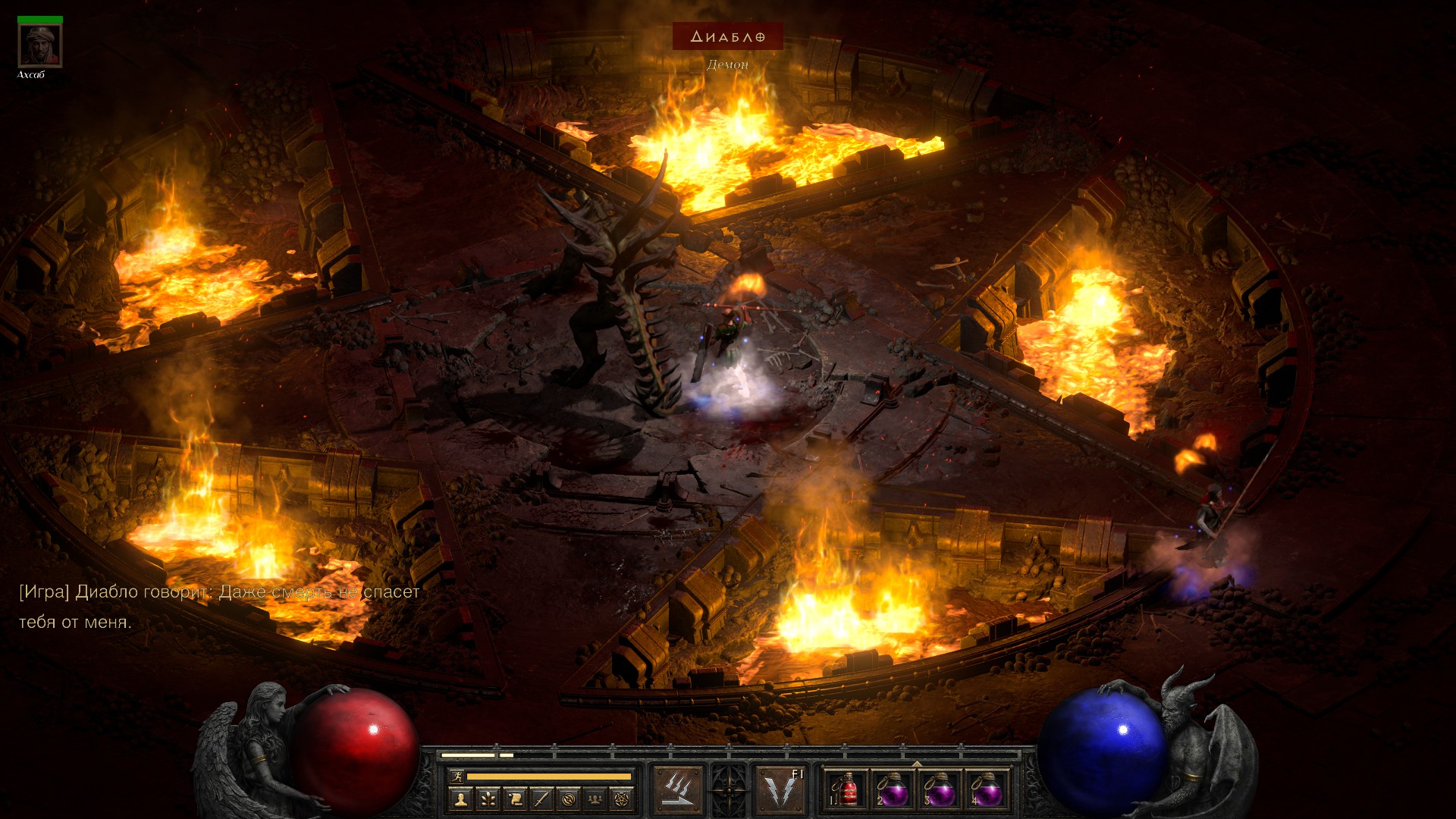Toggle the run/walk button

[x=456, y=776]
